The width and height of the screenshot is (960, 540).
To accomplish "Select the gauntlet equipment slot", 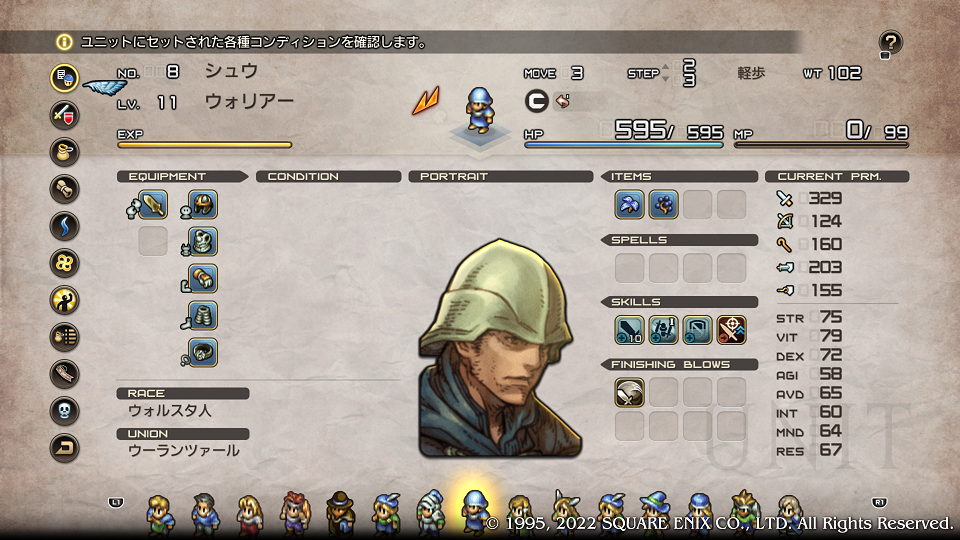I will (203, 278).
